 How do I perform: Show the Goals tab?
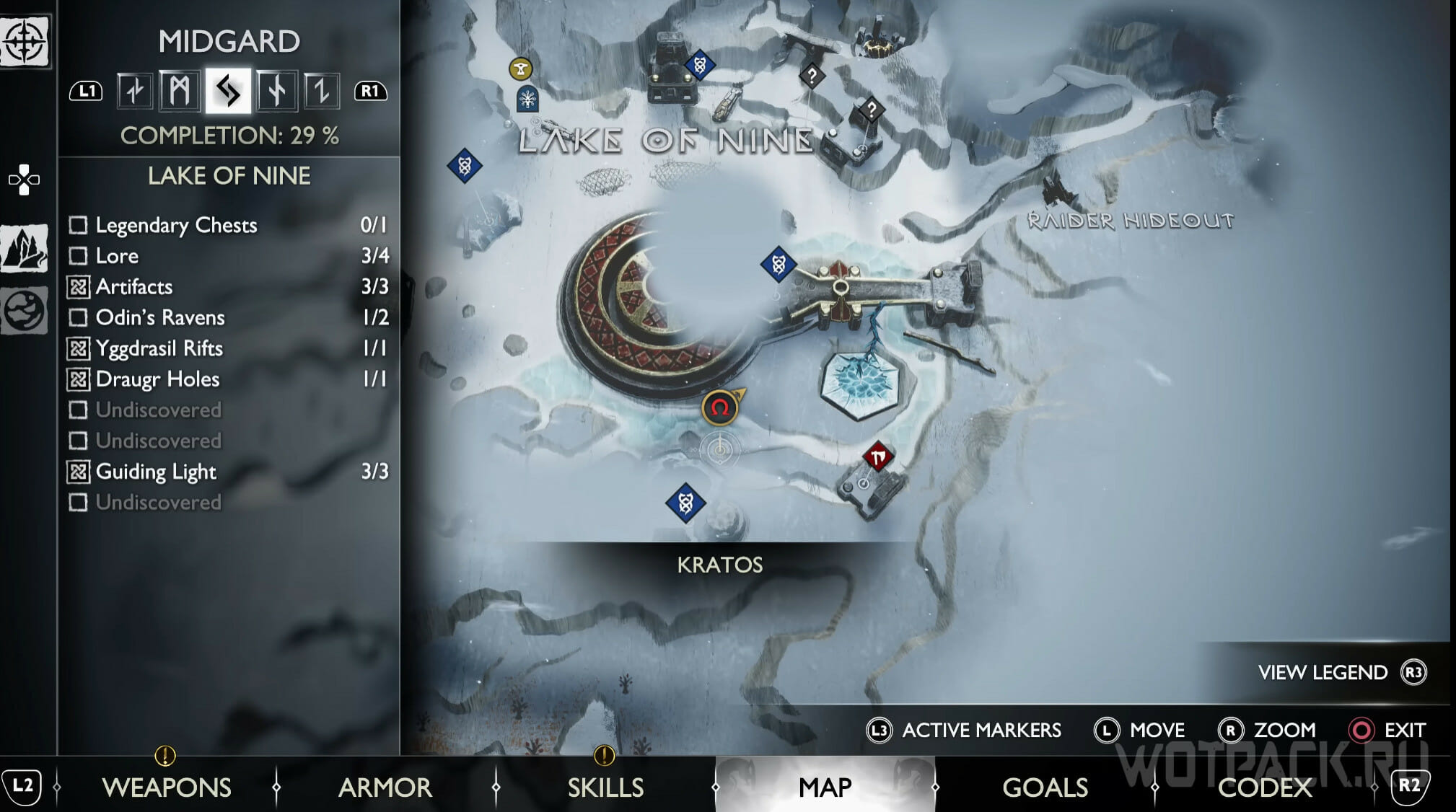(1045, 787)
